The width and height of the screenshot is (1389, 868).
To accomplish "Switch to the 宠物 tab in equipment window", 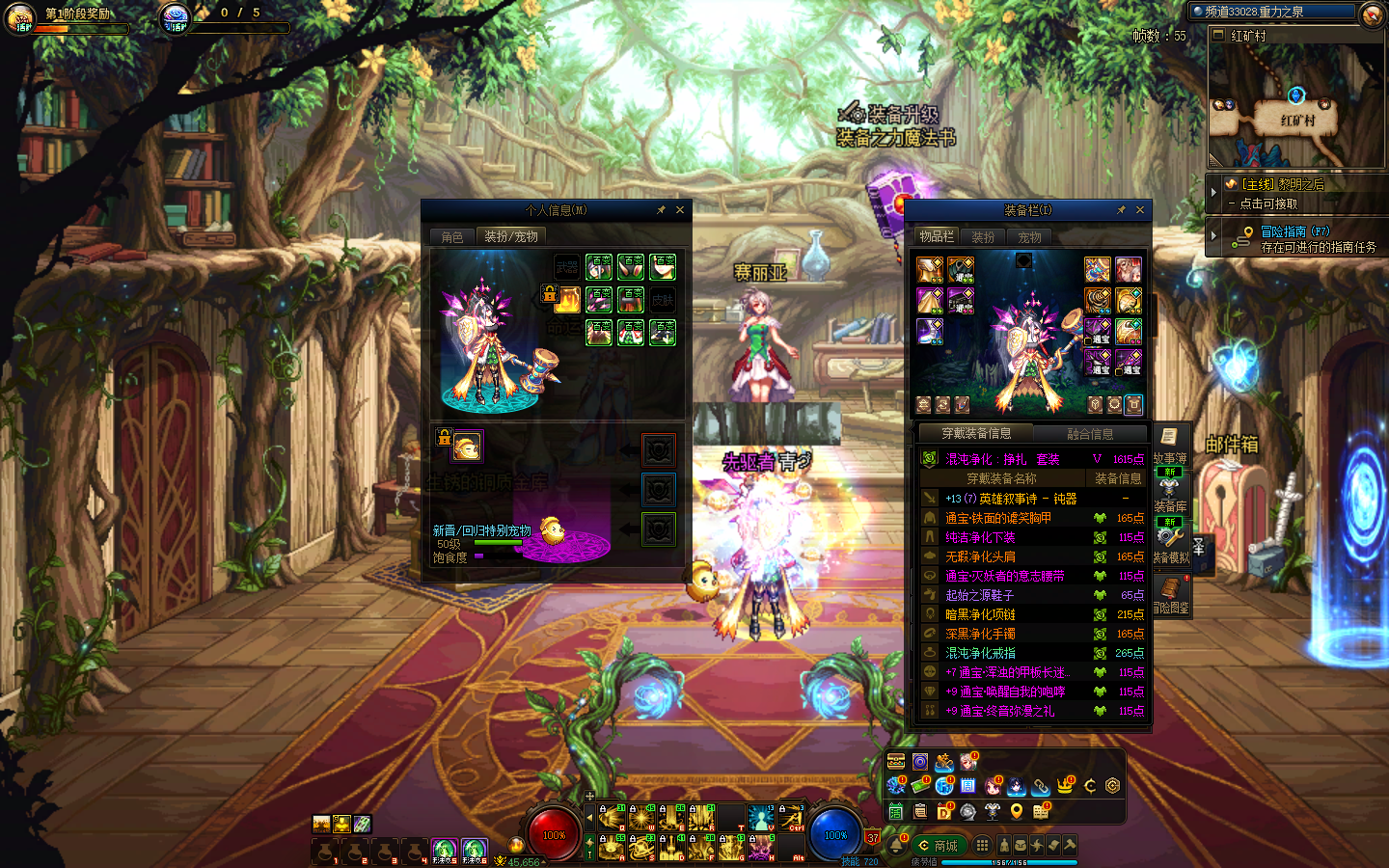I will 1029,237.
